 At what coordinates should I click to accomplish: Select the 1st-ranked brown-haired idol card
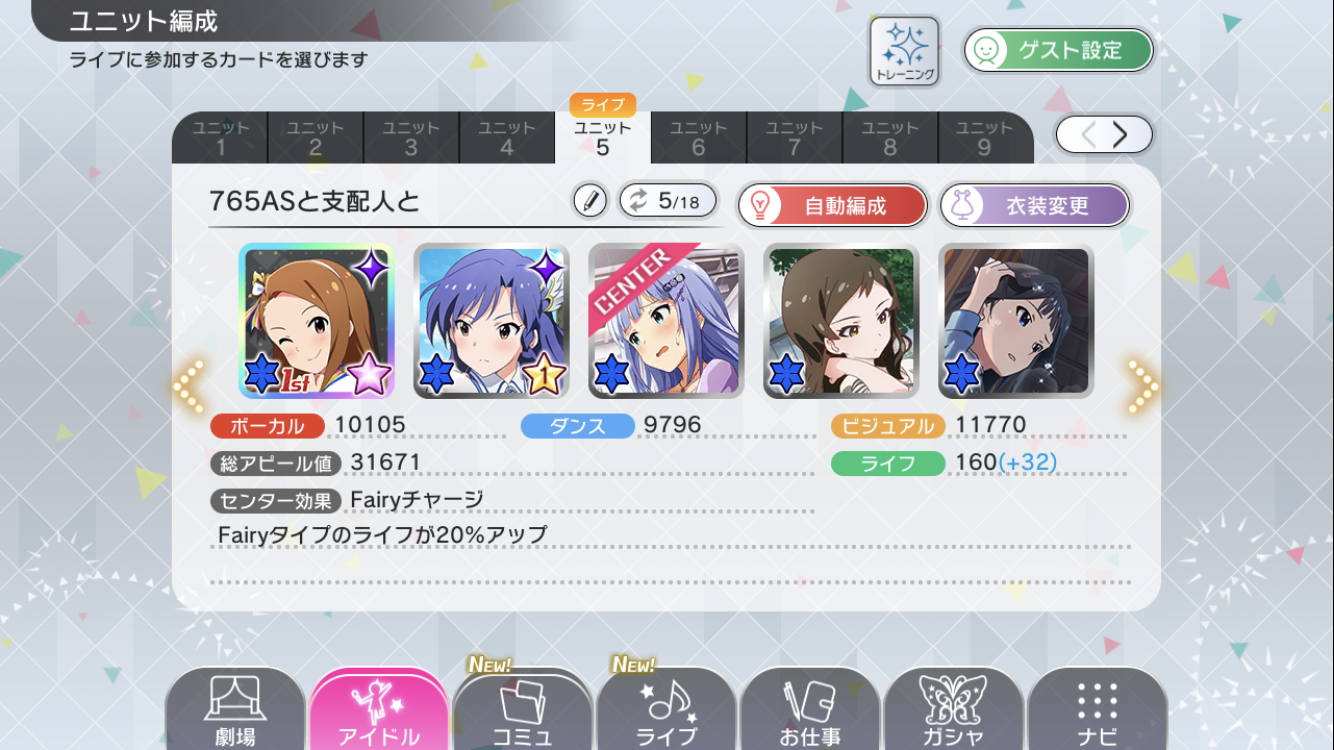pos(316,321)
